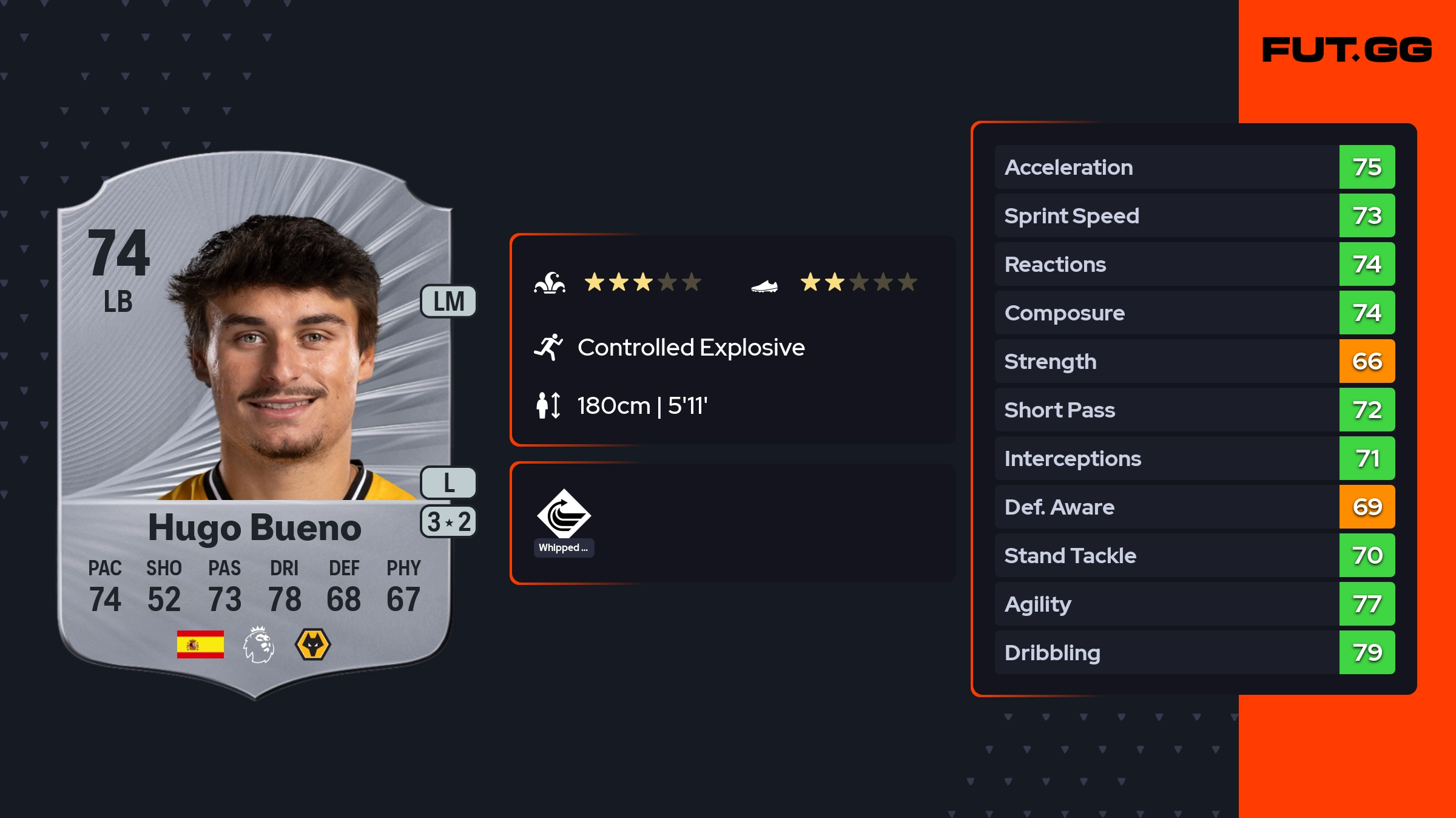Select the LM alternate position badge
The width and height of the screenshot is (1456, 818).
coord(448,302)
